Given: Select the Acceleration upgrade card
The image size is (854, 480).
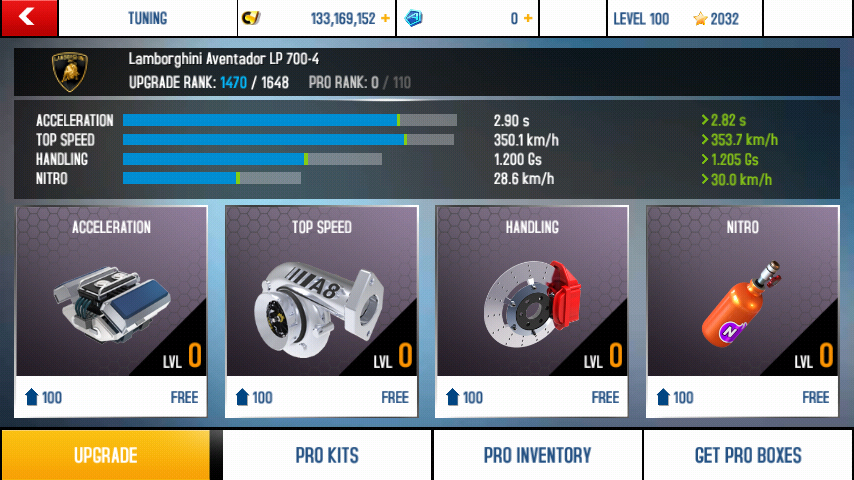Looking at the screenshot, I should 112,311.
